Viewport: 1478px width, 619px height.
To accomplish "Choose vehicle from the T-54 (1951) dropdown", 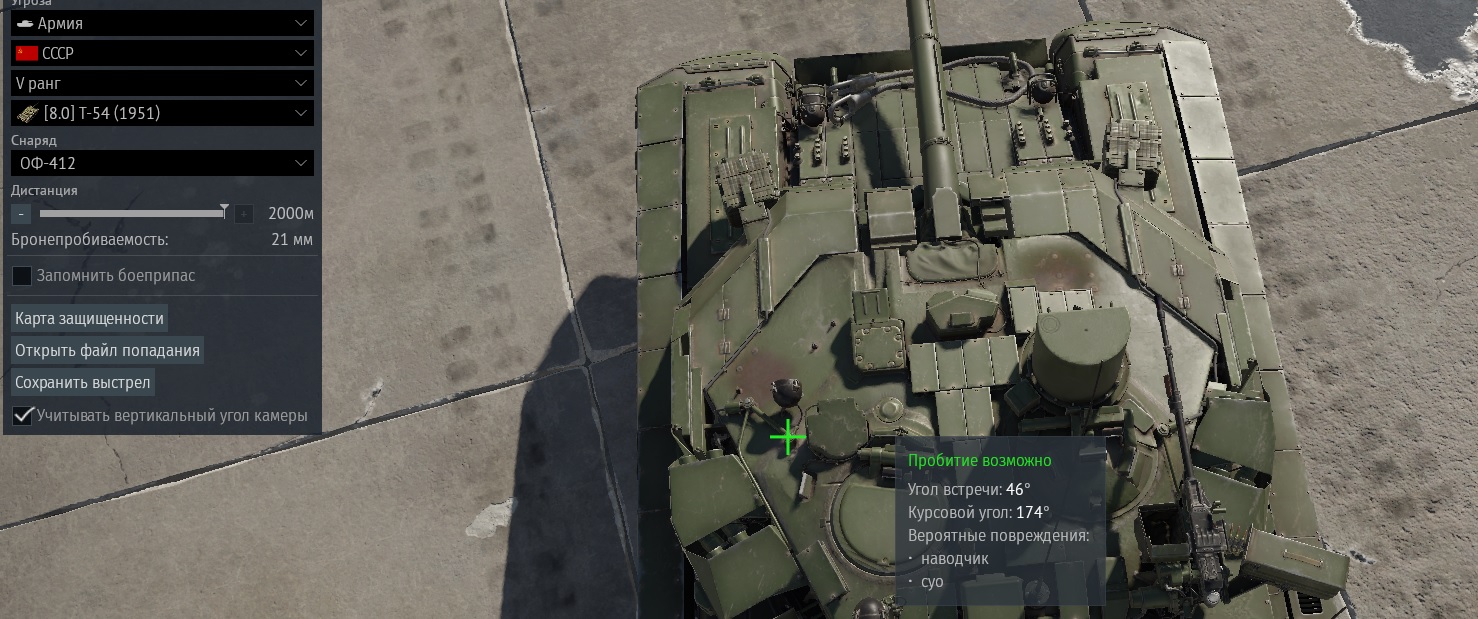I will pos(162,113).
